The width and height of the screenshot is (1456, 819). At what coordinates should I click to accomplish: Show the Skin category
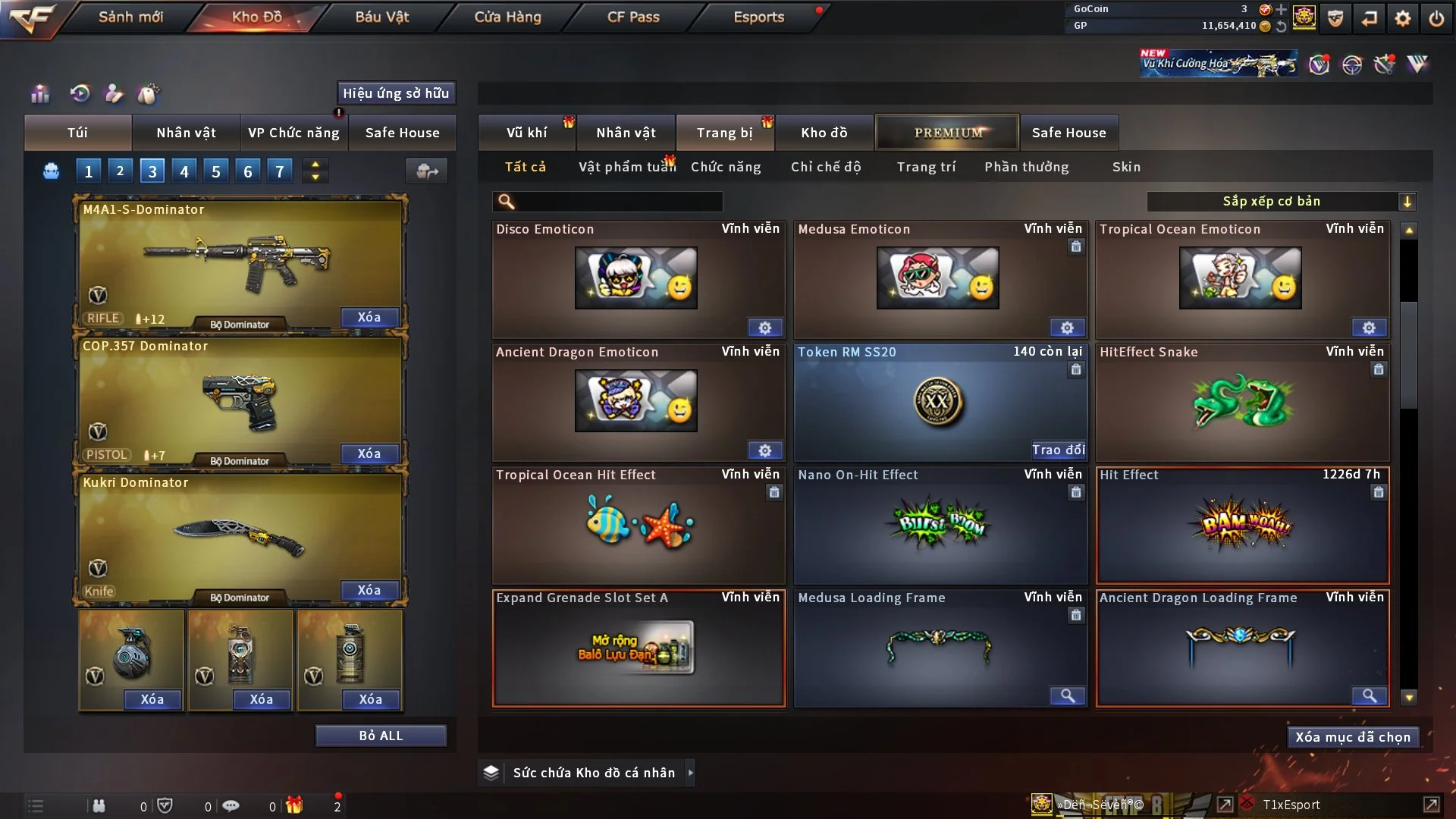click(1126, 167)
